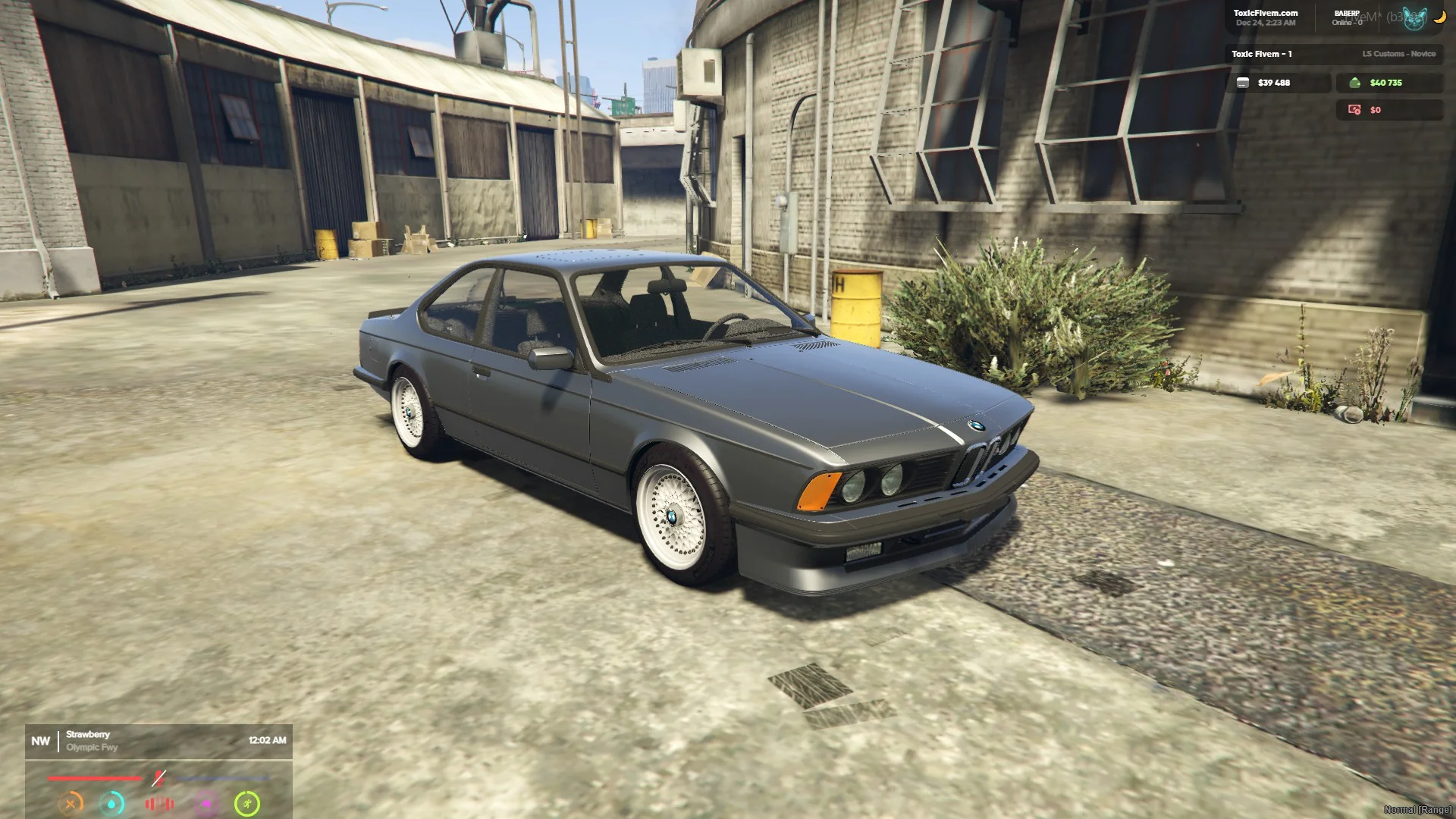This screenshot has height=819, width=1456.
Task: Click the cyan cat server logo
Action: pyautogui.click(x=1414, y=18)
